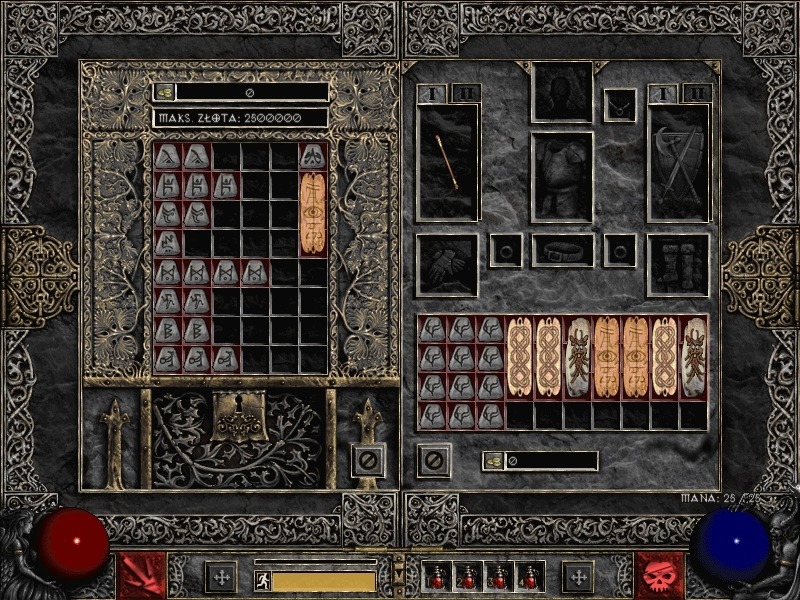Close the inventory panel
800x600 pixels.
434,460
